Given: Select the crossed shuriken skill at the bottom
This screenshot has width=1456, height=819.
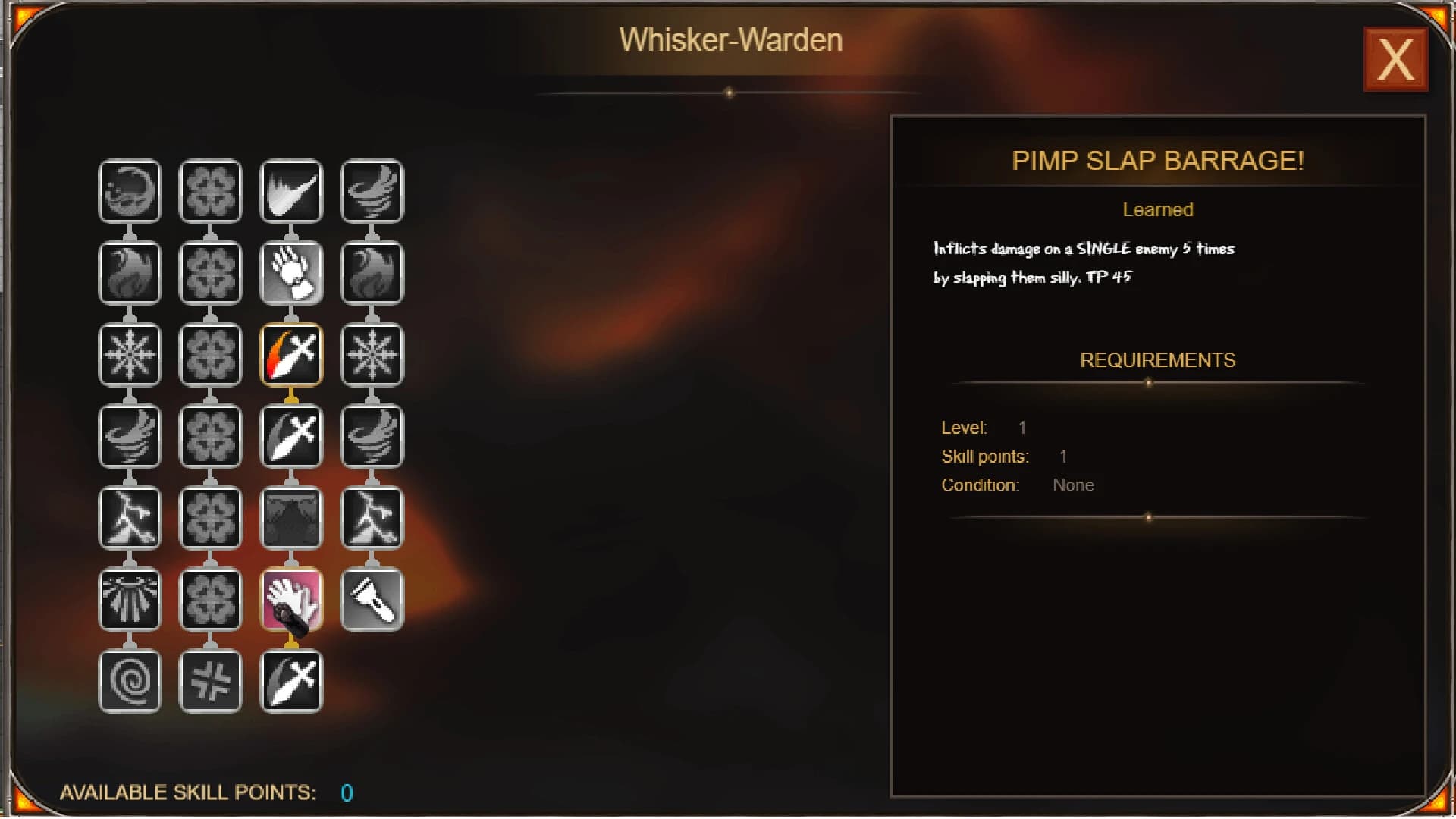Looking at the screenshot, I should click(x=211, y=680).
